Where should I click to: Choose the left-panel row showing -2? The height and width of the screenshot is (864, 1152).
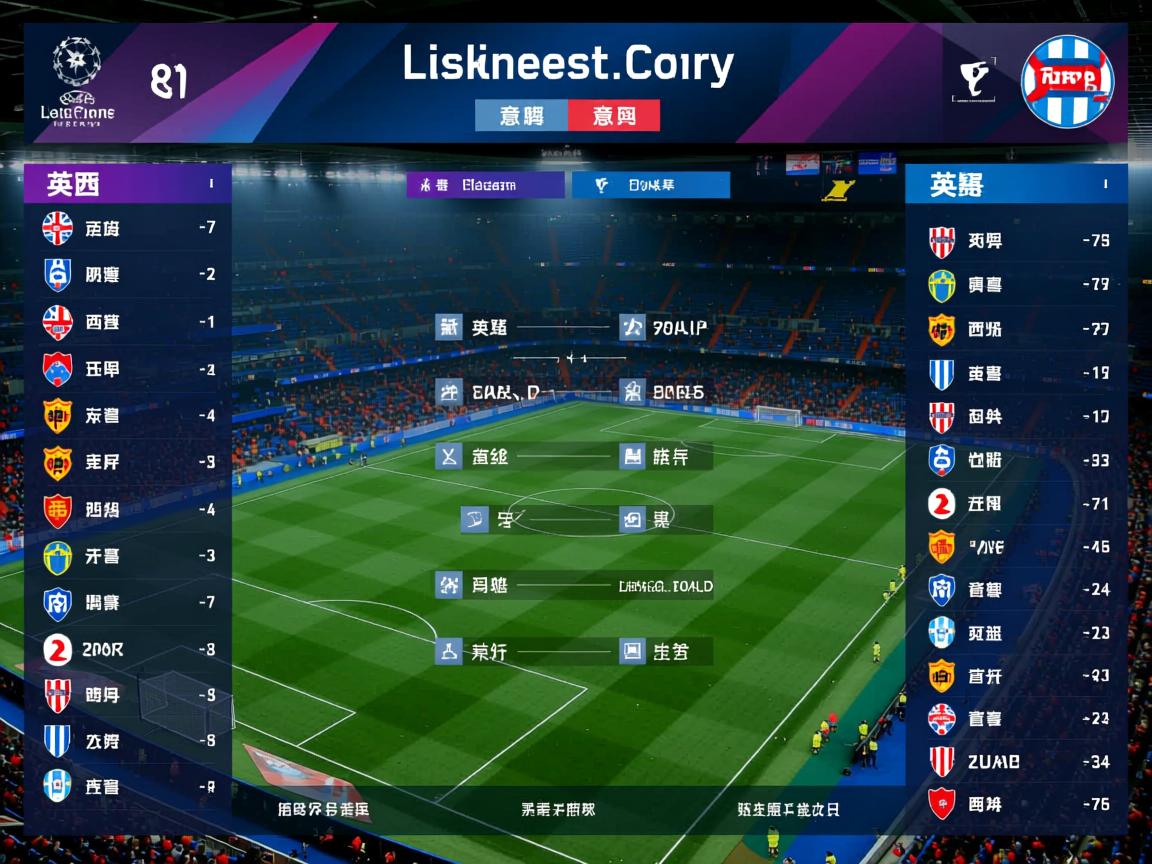click(x=128, y=274)
